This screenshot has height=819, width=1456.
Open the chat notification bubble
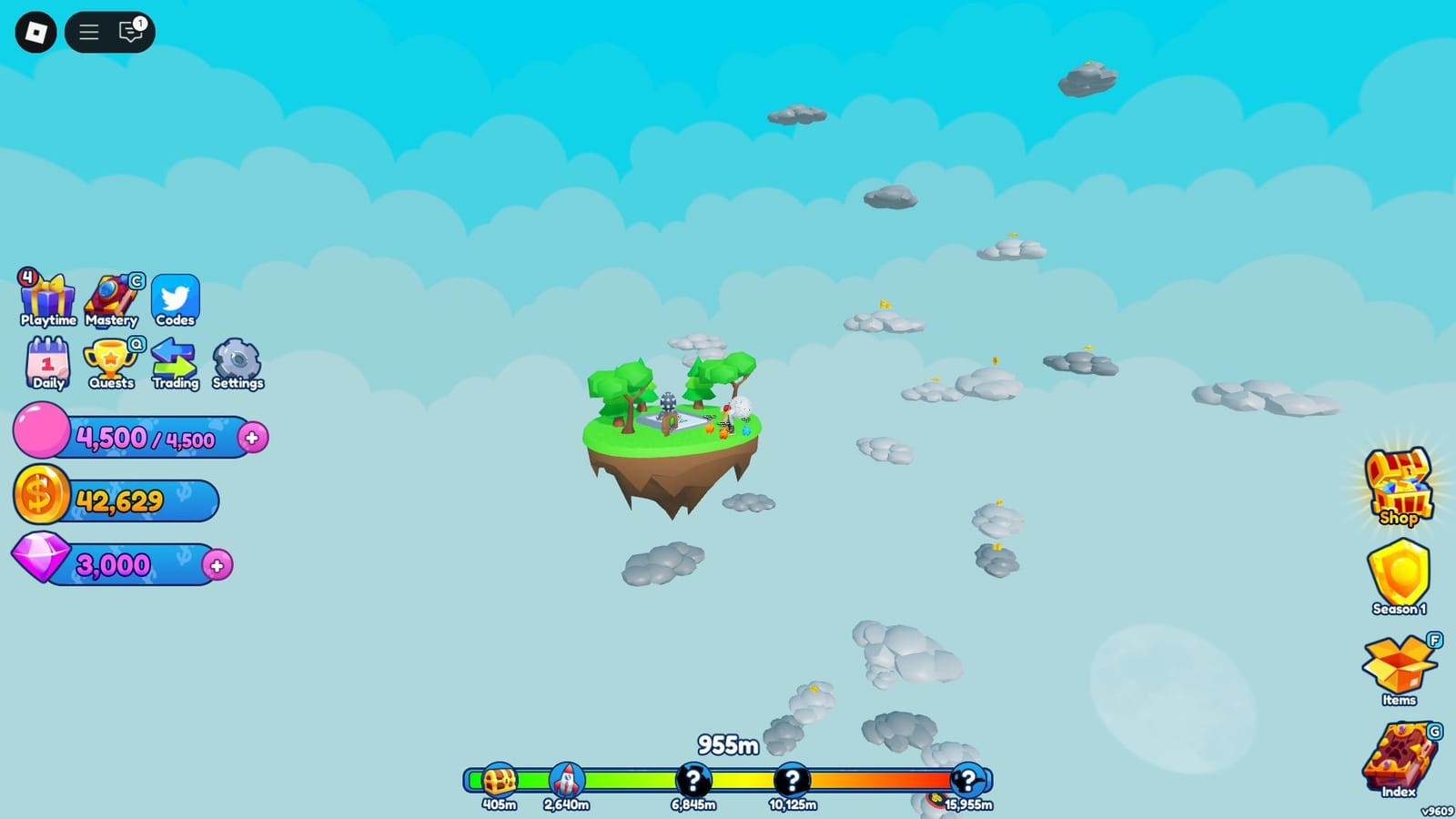tap(130, 32)
